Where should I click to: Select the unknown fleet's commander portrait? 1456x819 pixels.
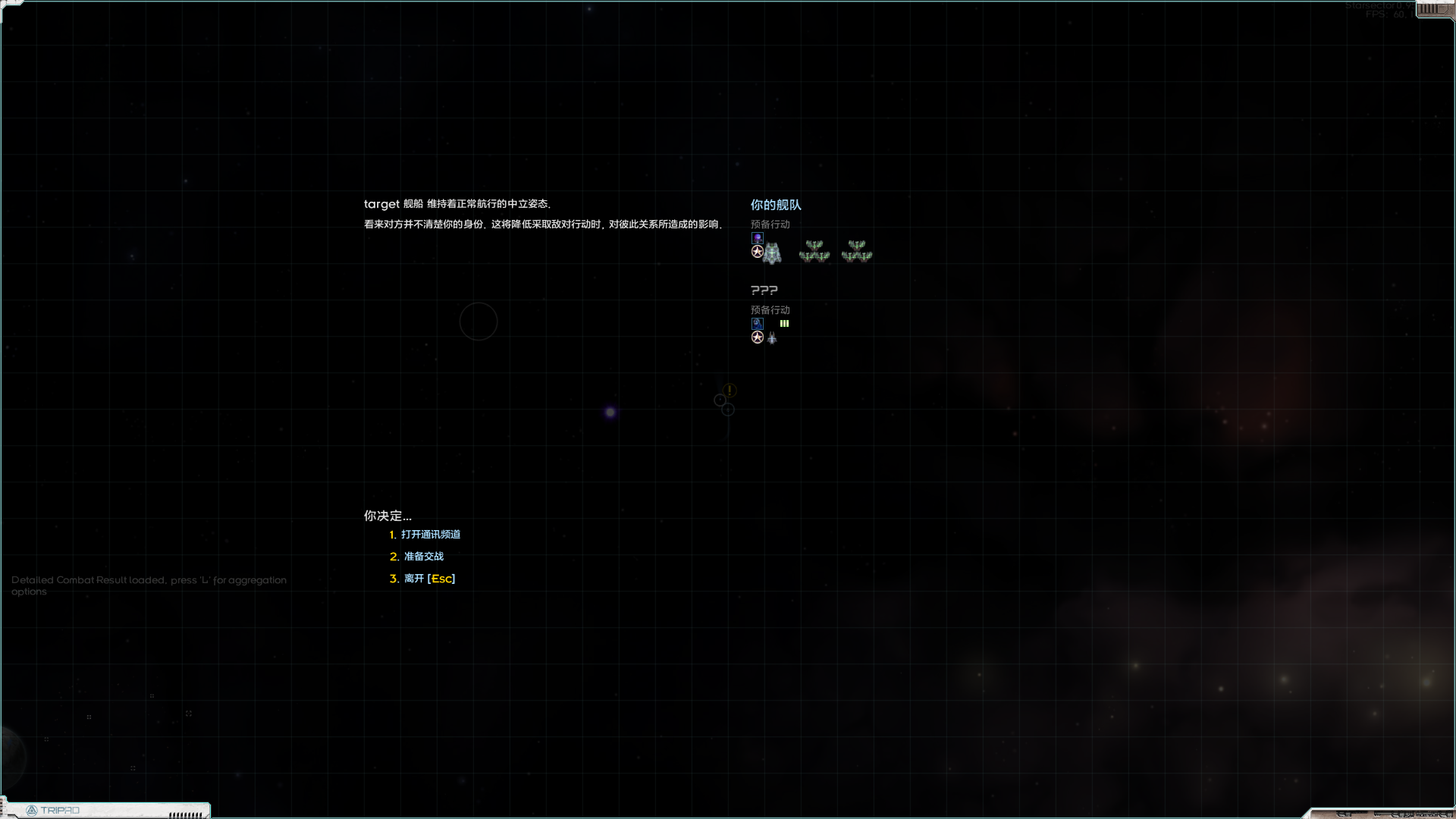[757, 324]
